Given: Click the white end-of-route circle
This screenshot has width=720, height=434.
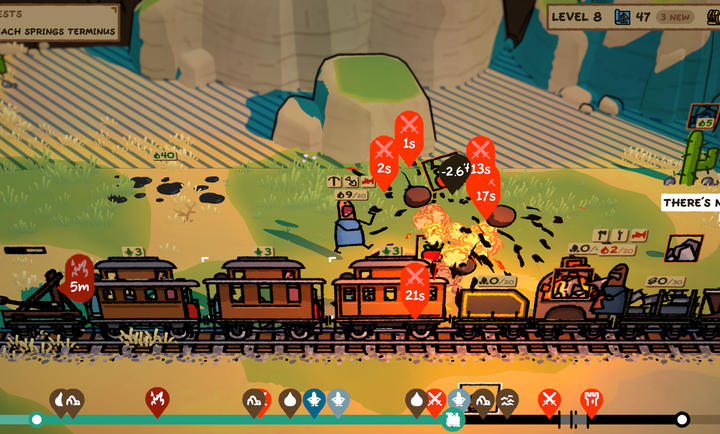Looking at the screenshot, I should coord(682,419).
